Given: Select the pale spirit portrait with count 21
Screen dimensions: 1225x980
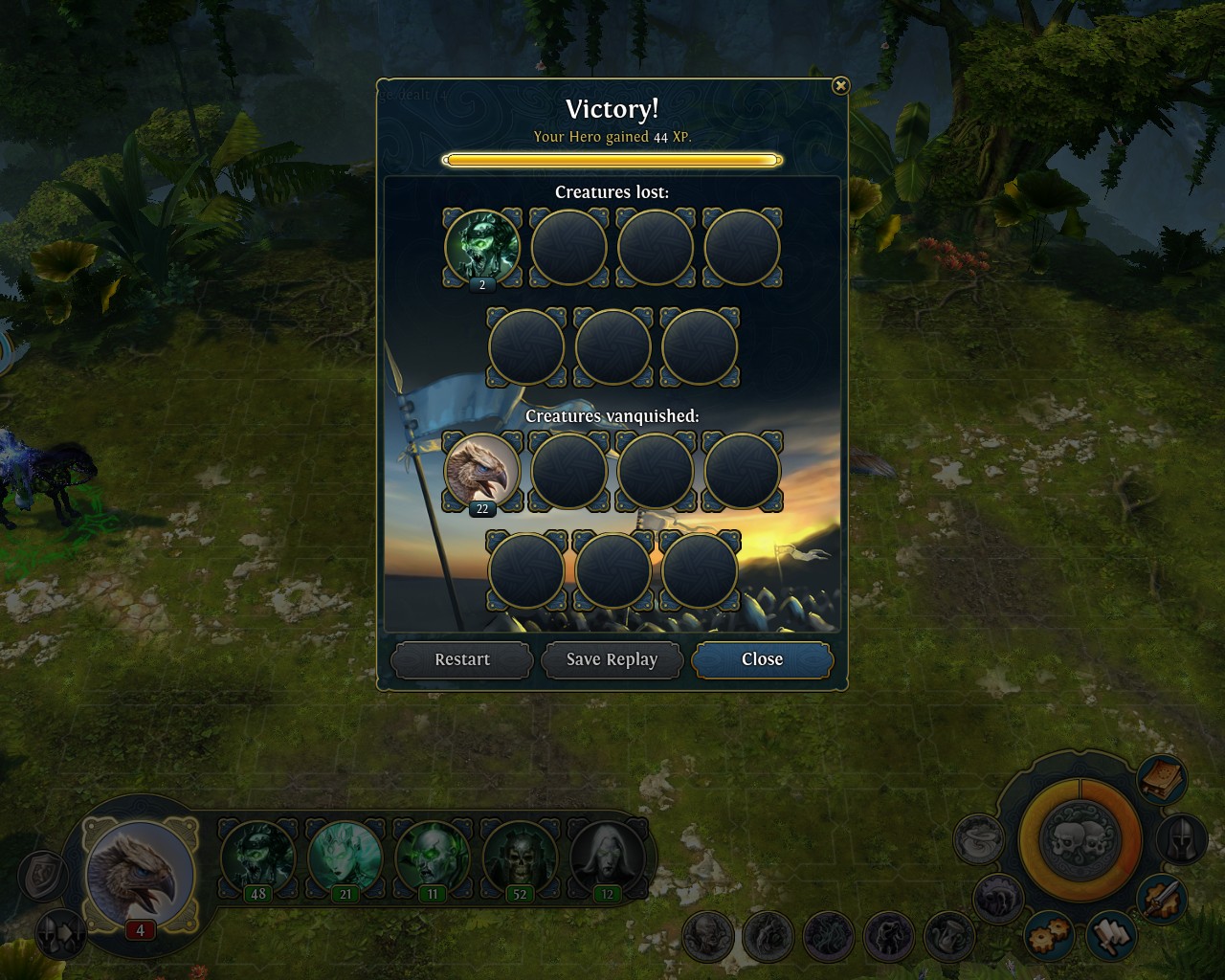Looking at the screenshot, I should click(x=345, y=857).
